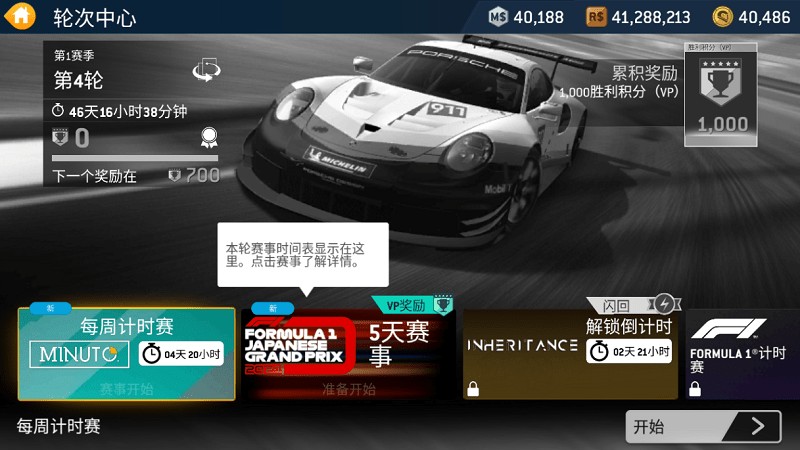
Task: Start the event with the 开始 button
Action: pos(703,427)
